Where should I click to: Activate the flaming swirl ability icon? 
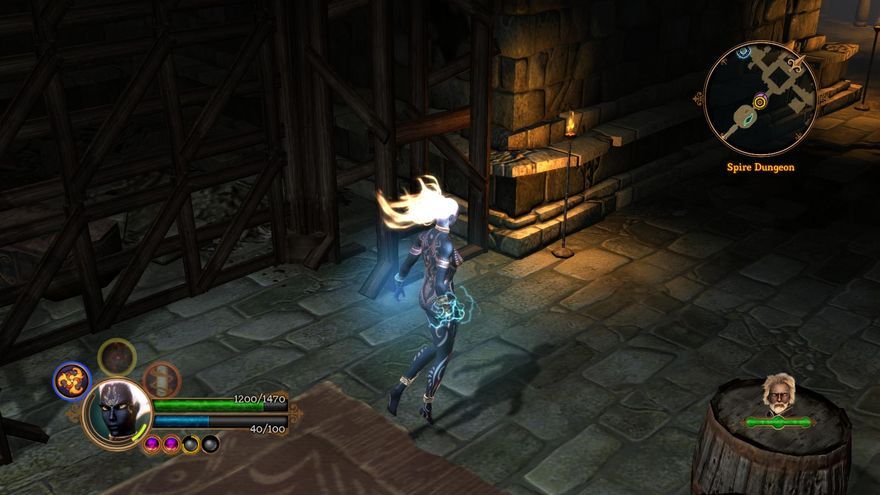pos(71,380)
